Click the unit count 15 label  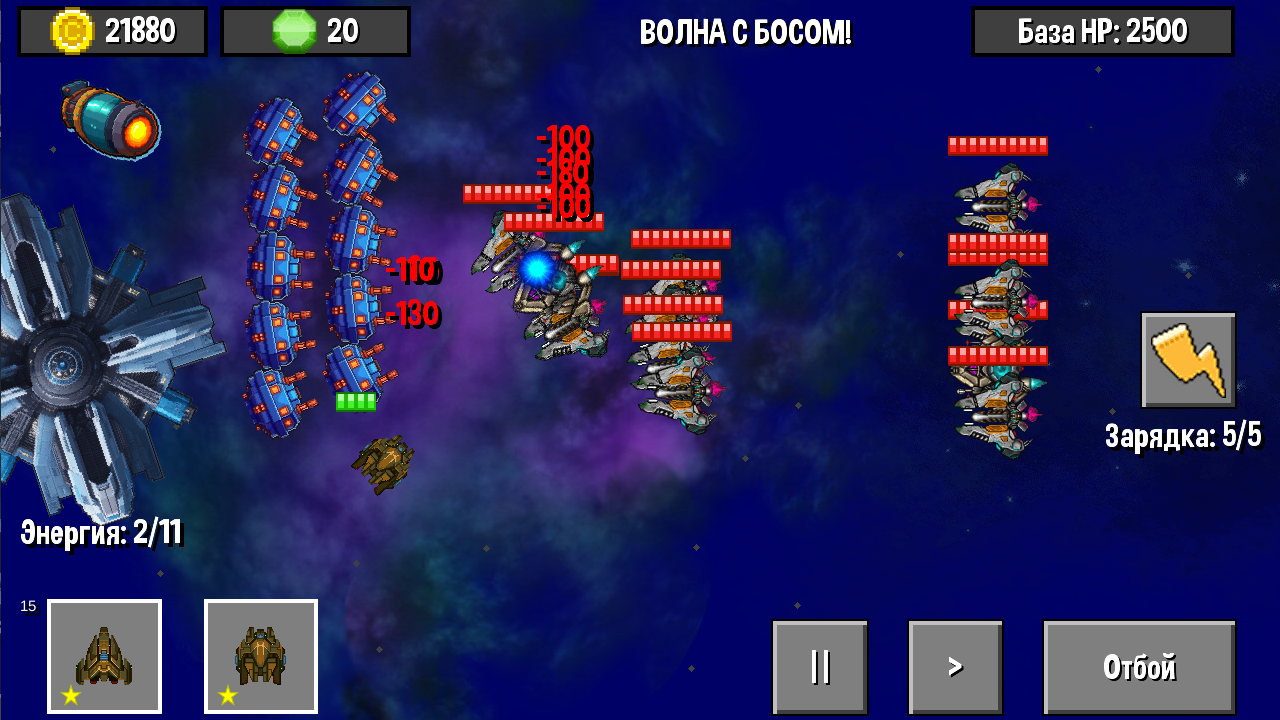point(27,604)
